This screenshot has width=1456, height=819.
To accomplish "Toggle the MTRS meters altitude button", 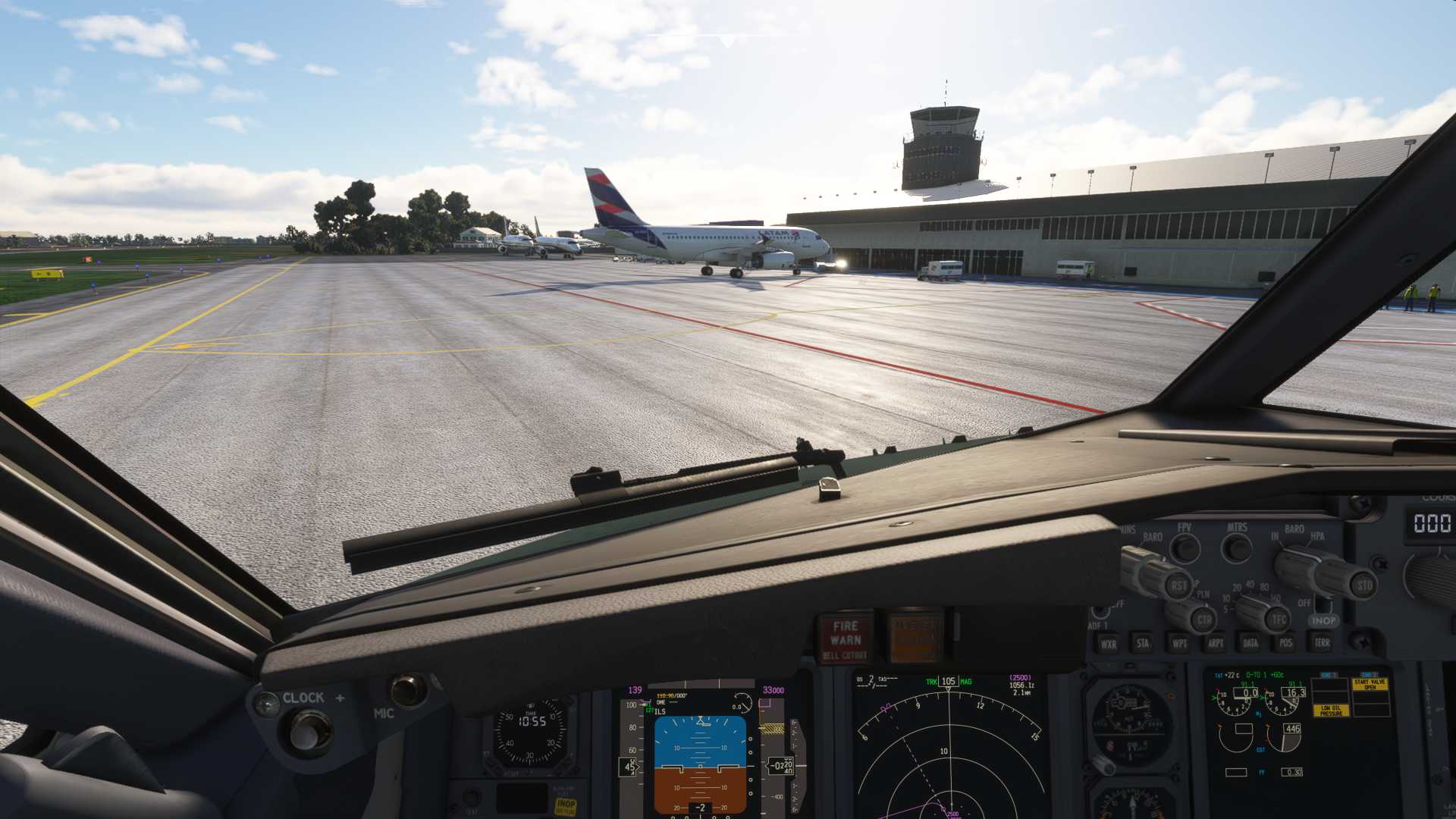I will (1237, 547).
